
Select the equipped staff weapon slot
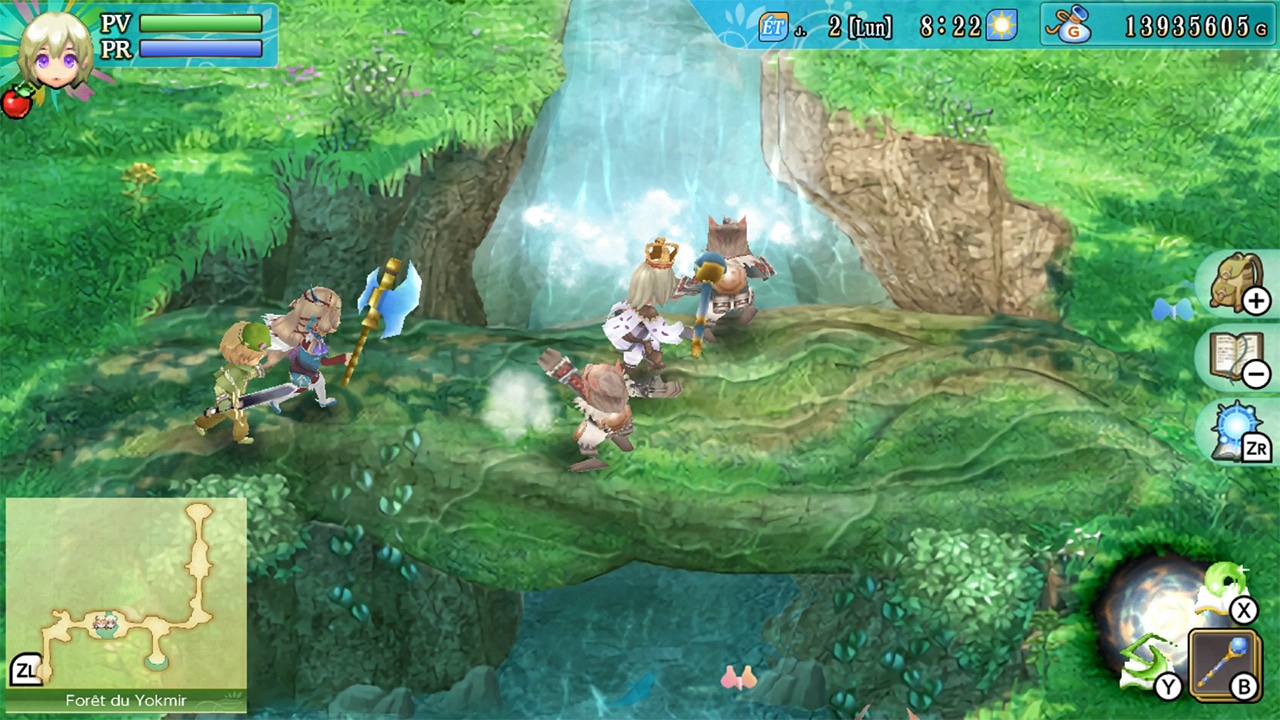point(1225,664)
